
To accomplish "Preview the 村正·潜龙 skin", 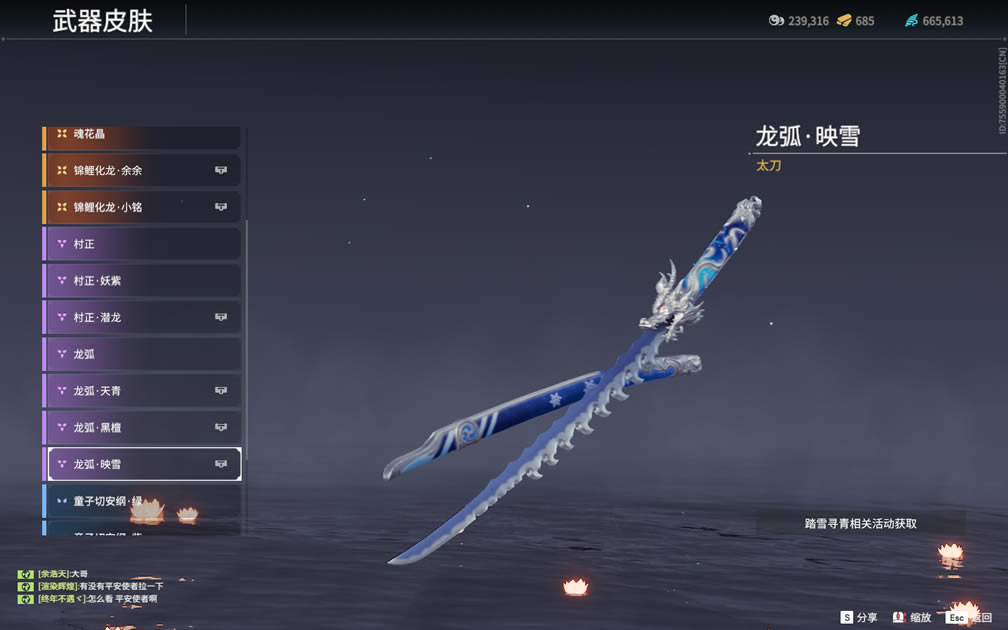I will coord(142,317).
